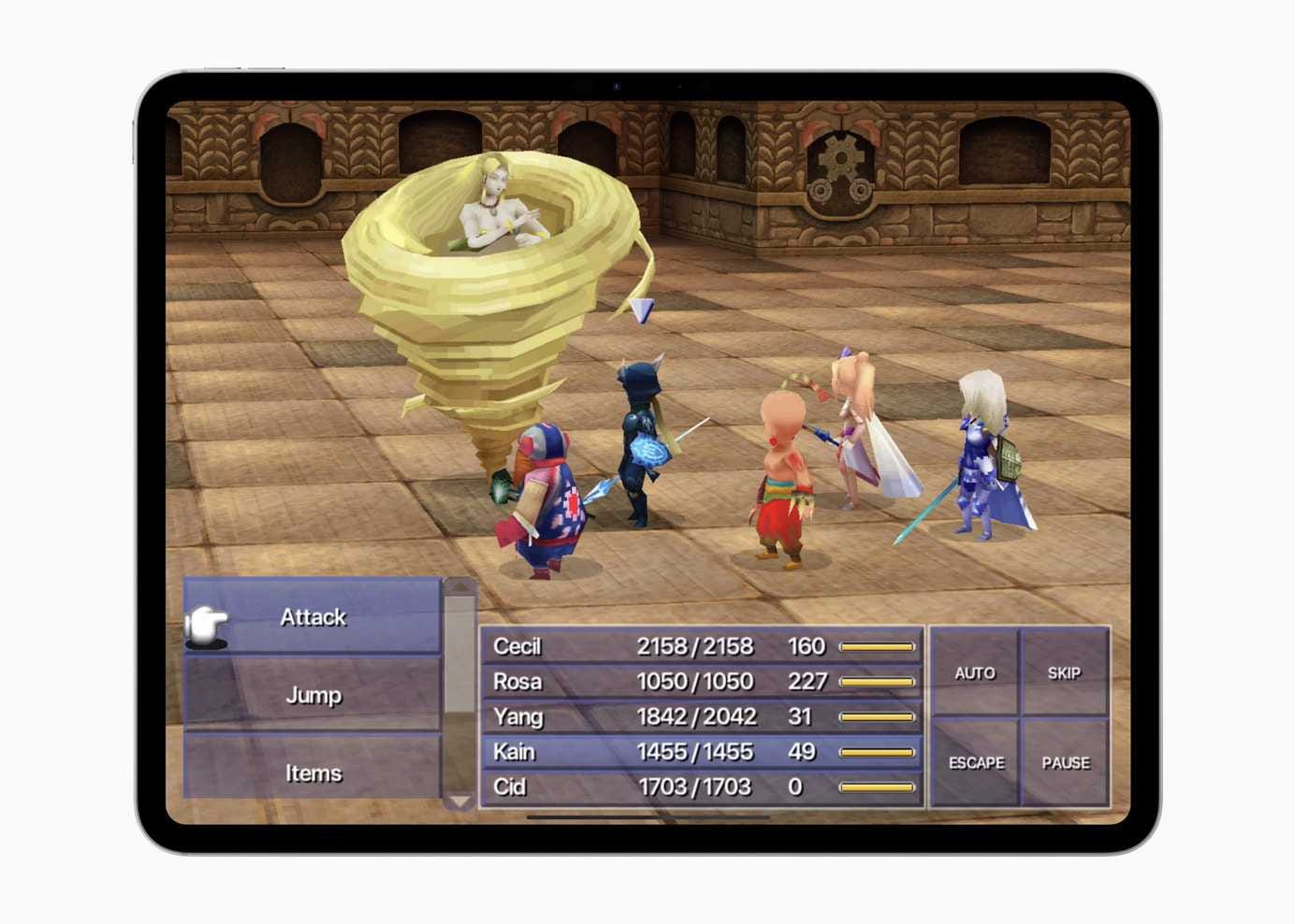Click the triangle target indicator above the enemy

tap(644, 309)
